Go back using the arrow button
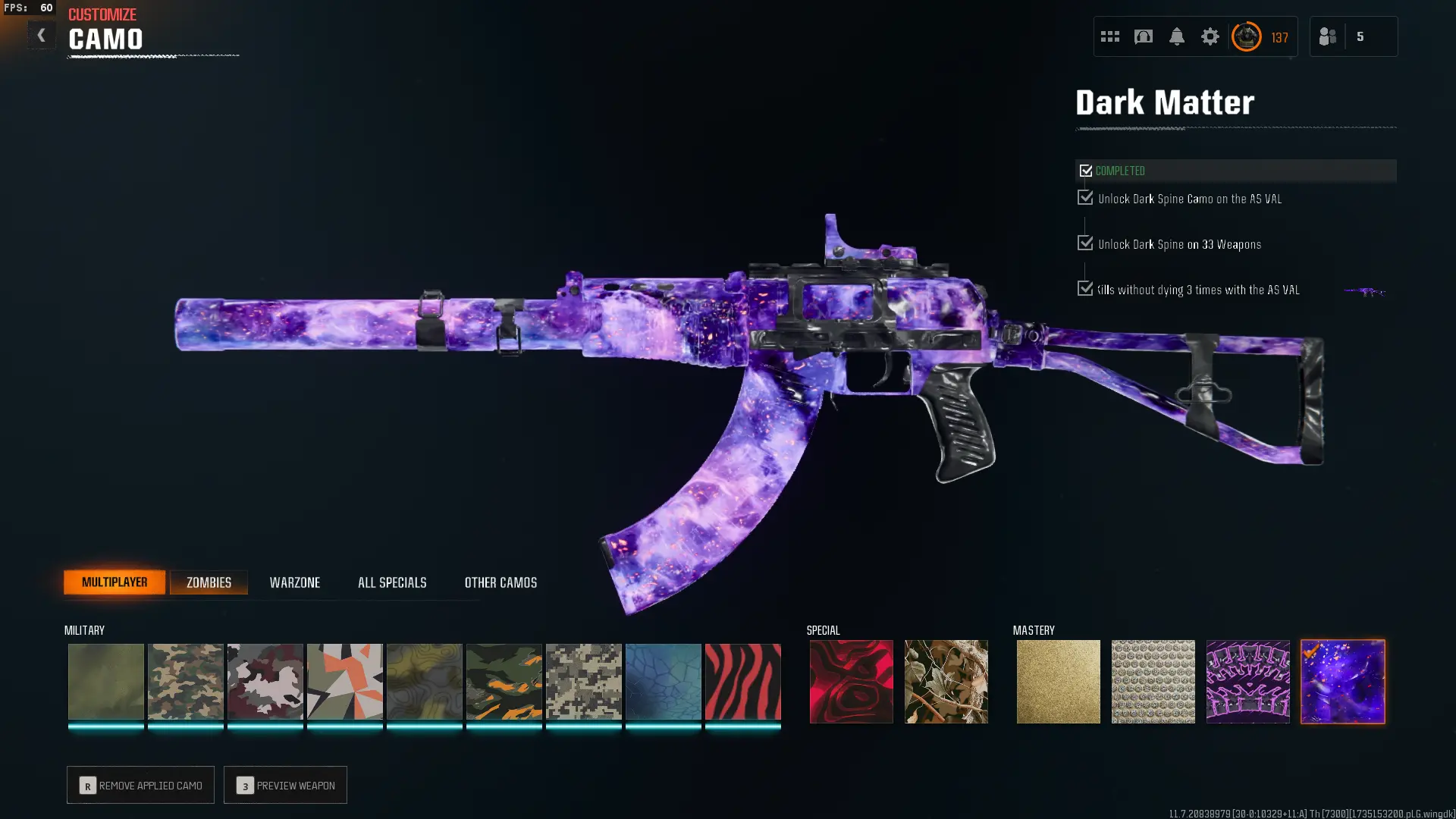 (41, 36)
